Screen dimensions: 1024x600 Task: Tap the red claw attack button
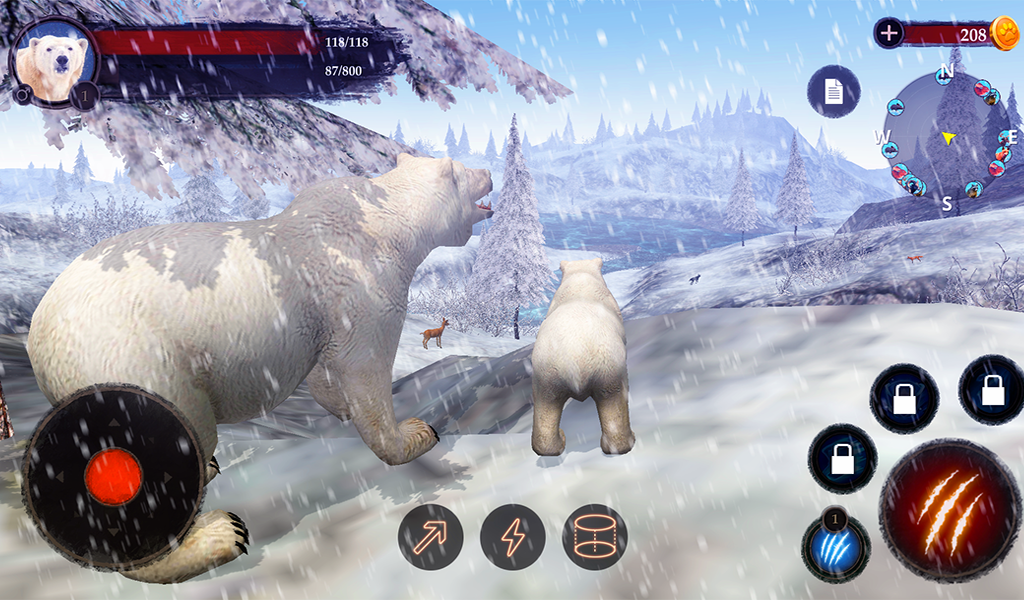coord(950,510)
